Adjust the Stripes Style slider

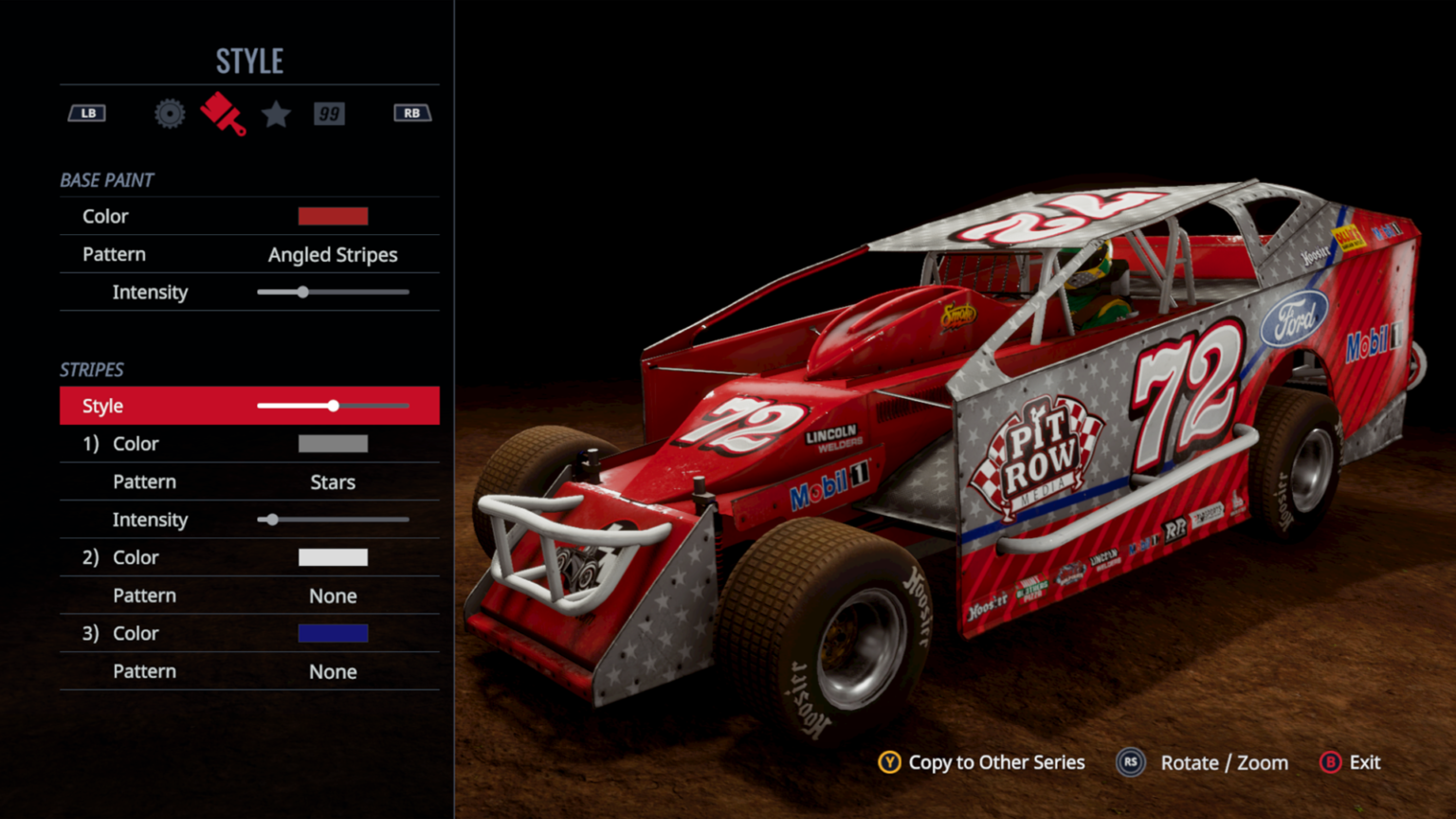click(333, 406)
